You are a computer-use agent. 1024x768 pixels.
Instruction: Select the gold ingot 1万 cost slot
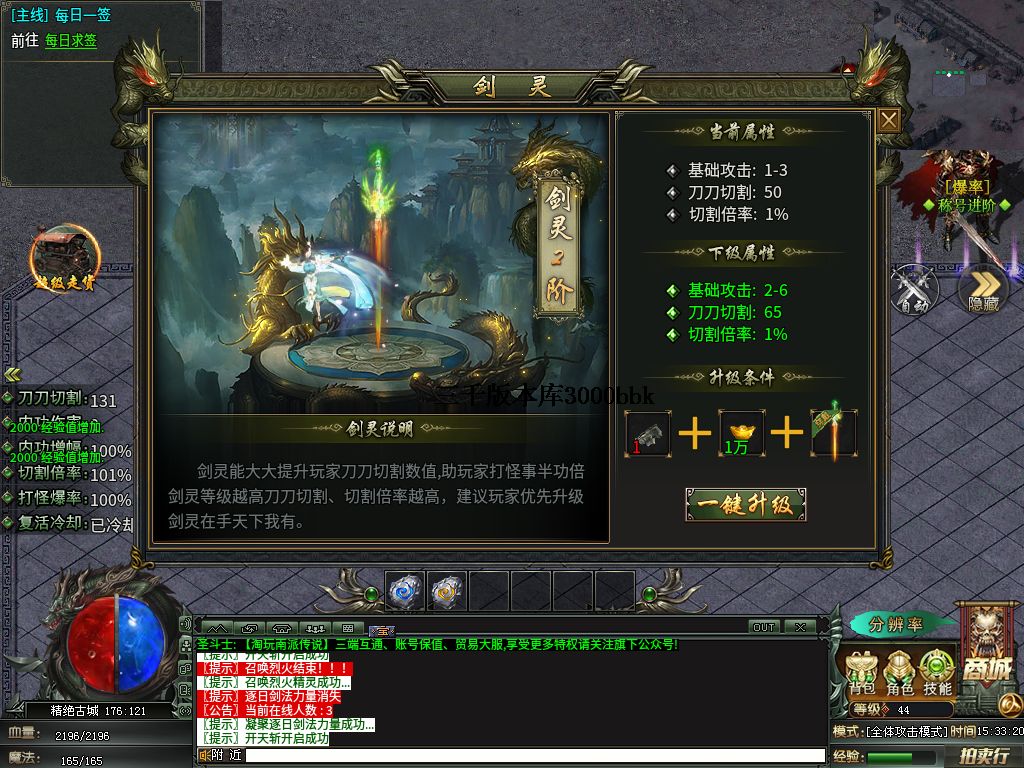[x=741, y=434]
